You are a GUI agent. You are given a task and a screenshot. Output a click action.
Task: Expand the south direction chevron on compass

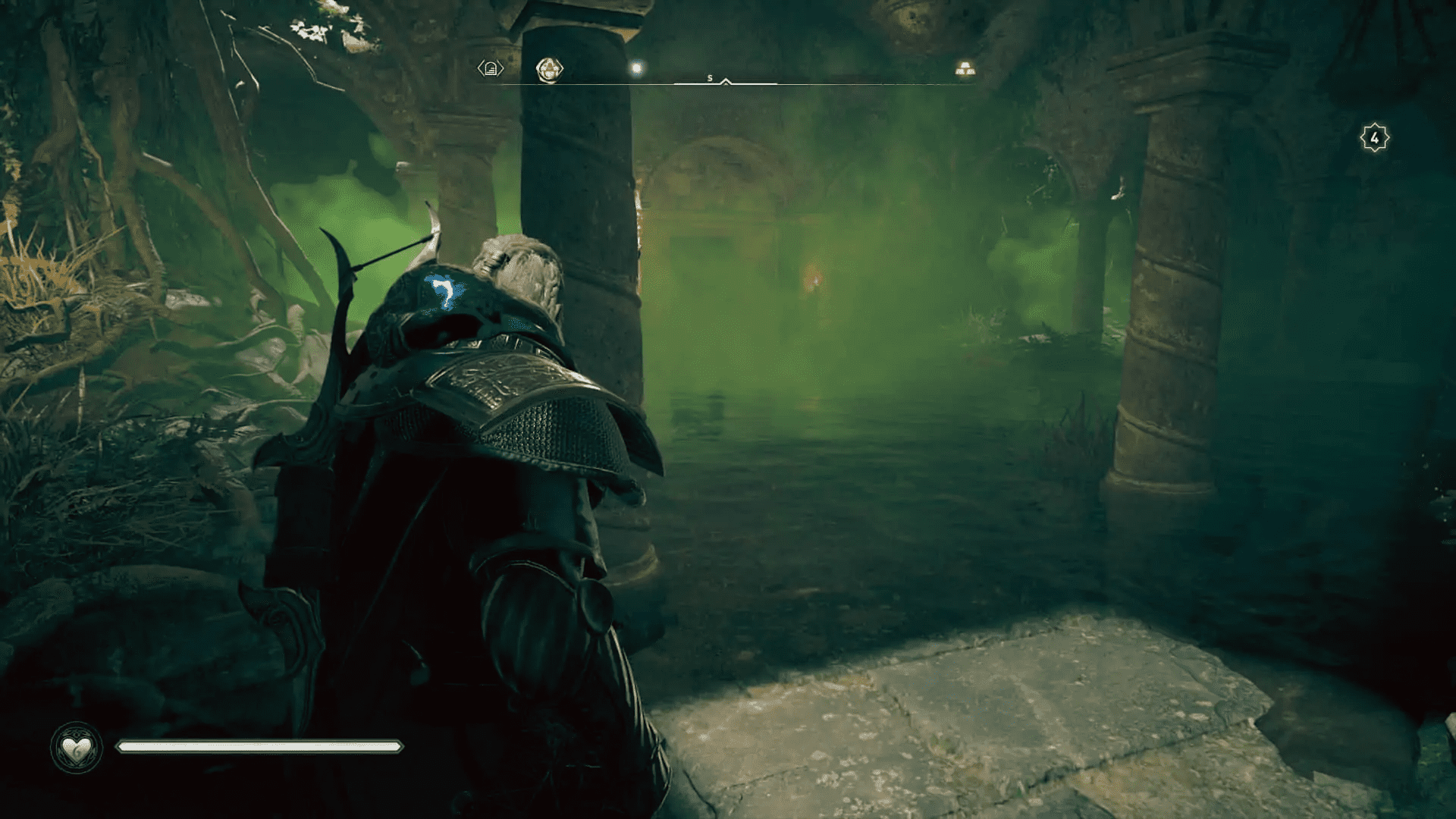tap(726, 80)
